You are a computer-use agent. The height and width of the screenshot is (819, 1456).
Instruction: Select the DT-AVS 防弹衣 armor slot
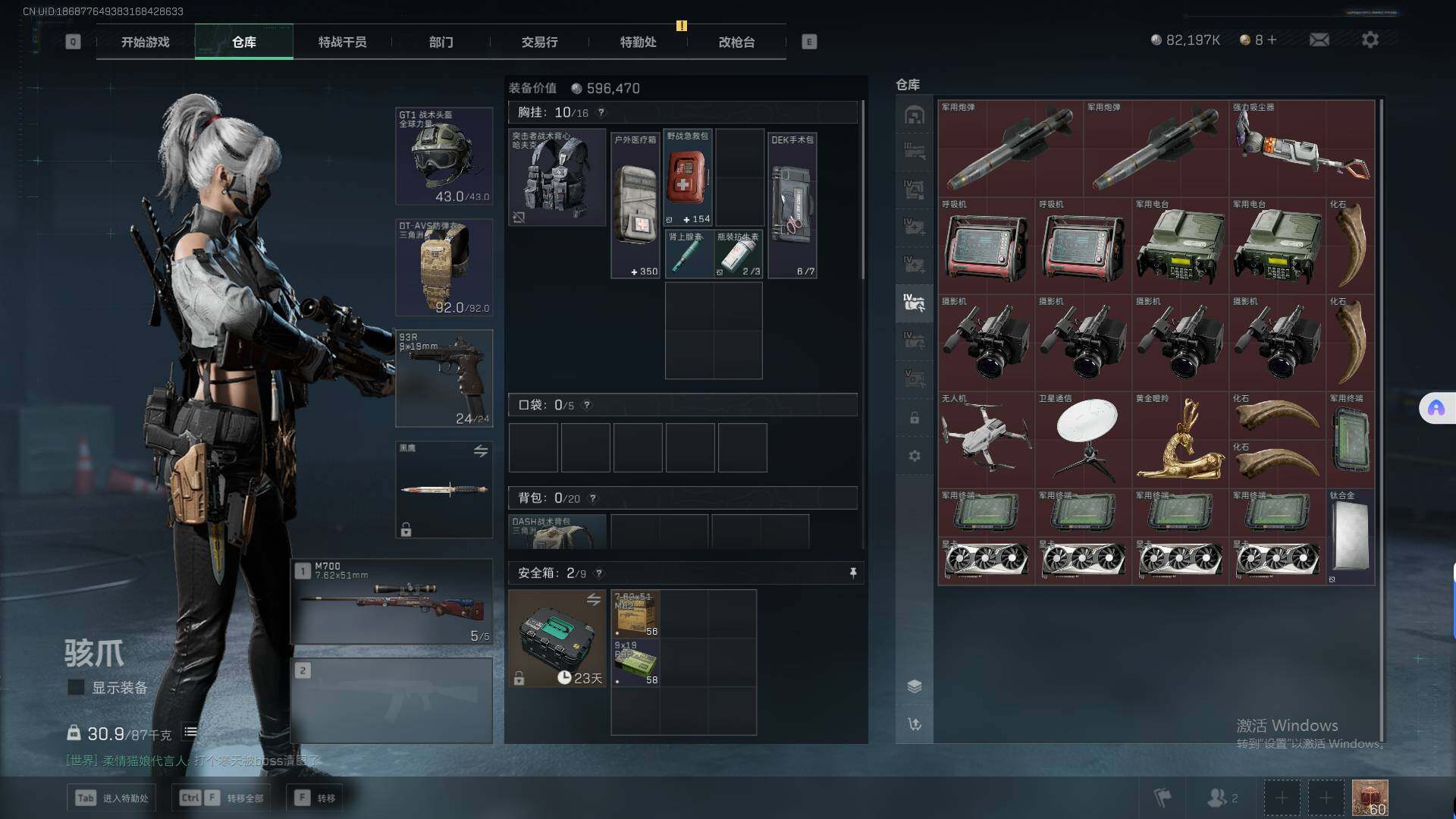tap(444, 267)
